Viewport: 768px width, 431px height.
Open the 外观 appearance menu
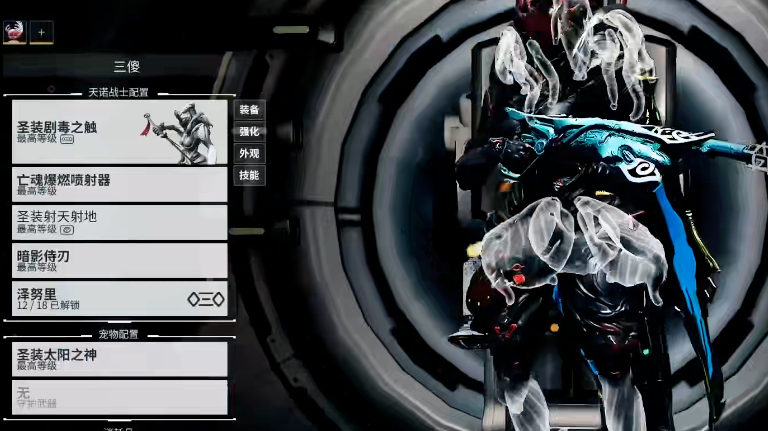tap(249, 154)
